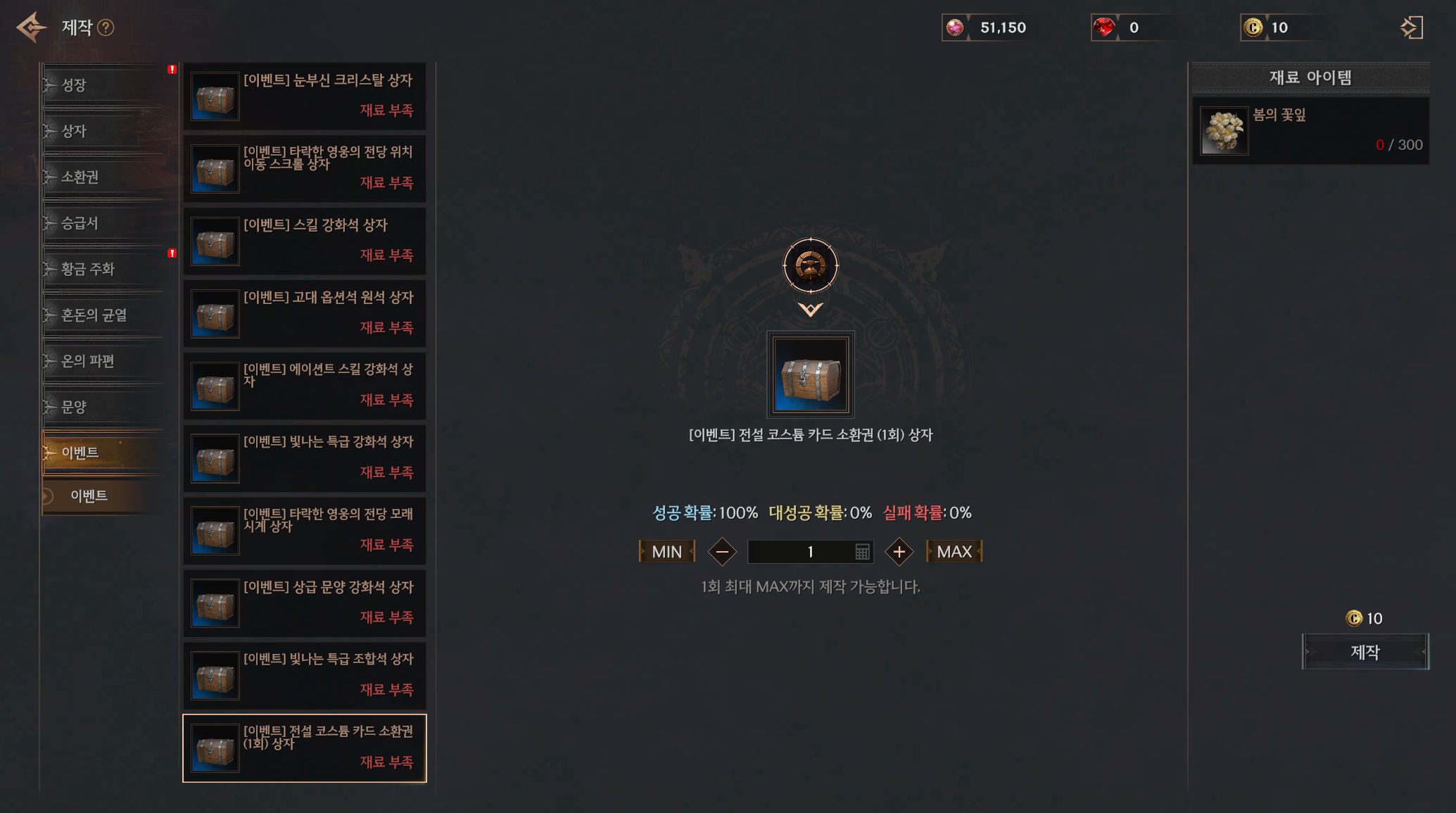
Task: Pick the 상급 문양 강화석 상자 recipe
Action: point(304,603)
